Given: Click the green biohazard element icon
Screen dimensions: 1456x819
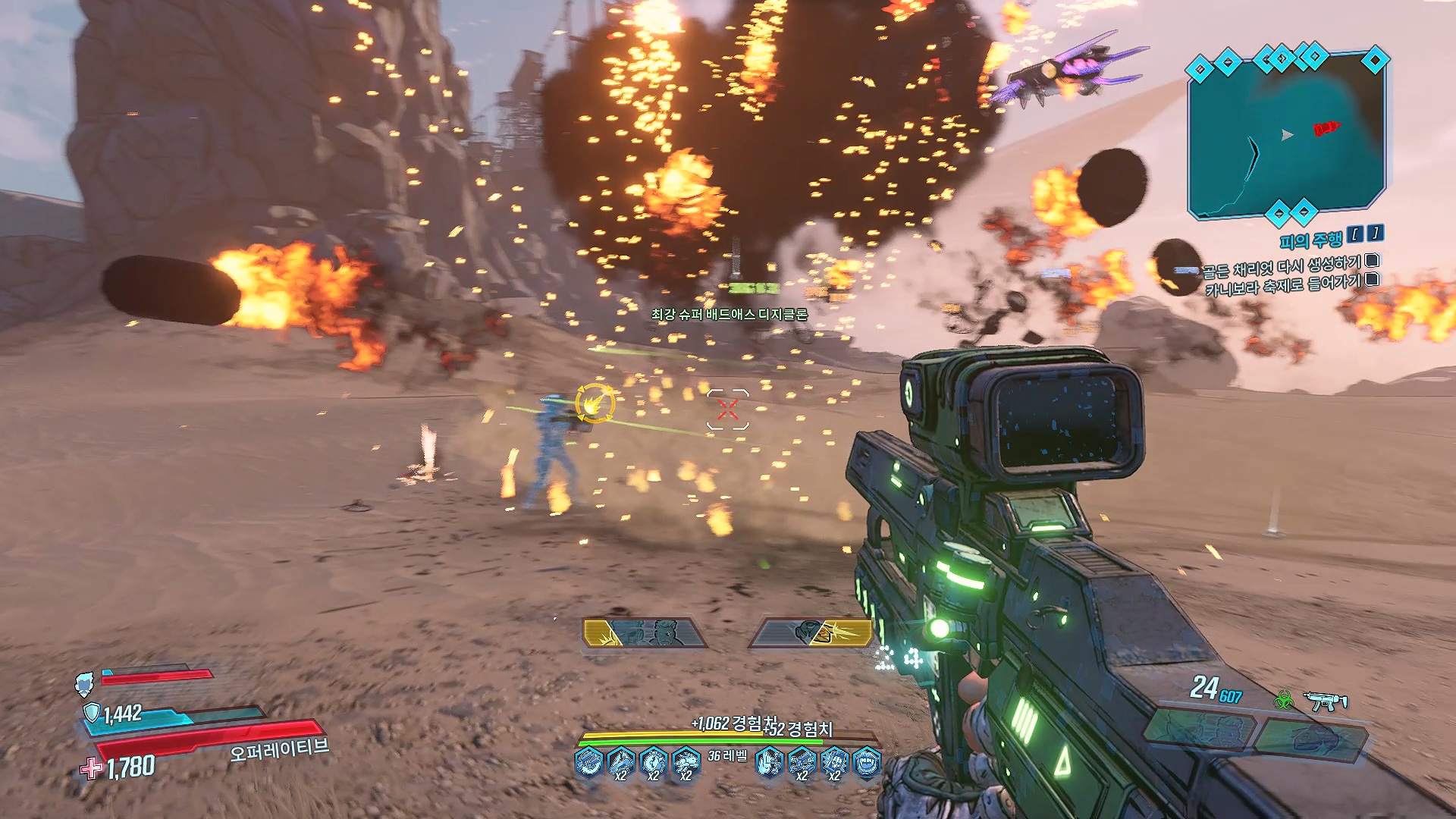Looking at the screenshot, I should click(x=1283, y=701).
